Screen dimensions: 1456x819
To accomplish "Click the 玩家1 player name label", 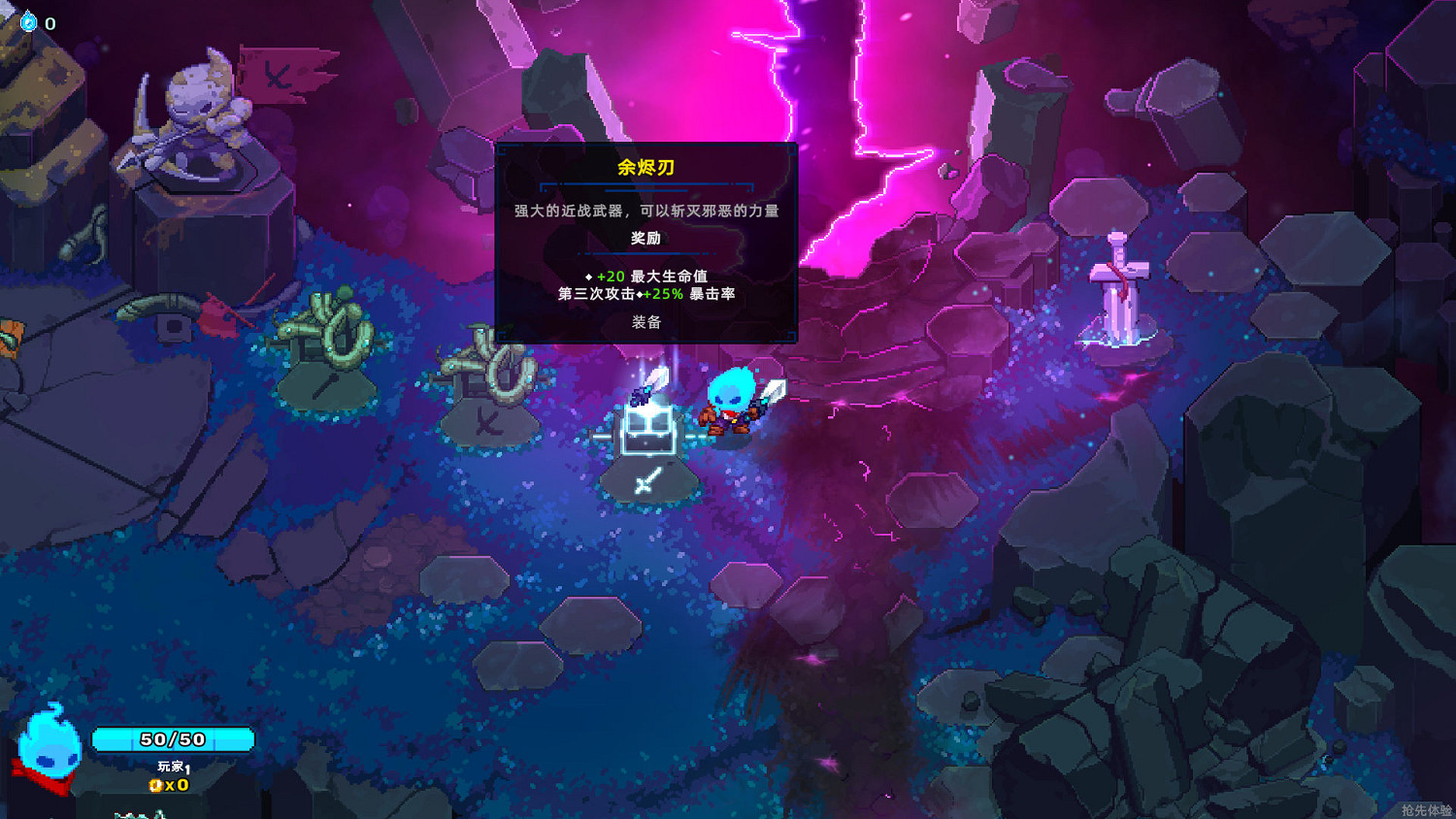I will pos(172,764).
